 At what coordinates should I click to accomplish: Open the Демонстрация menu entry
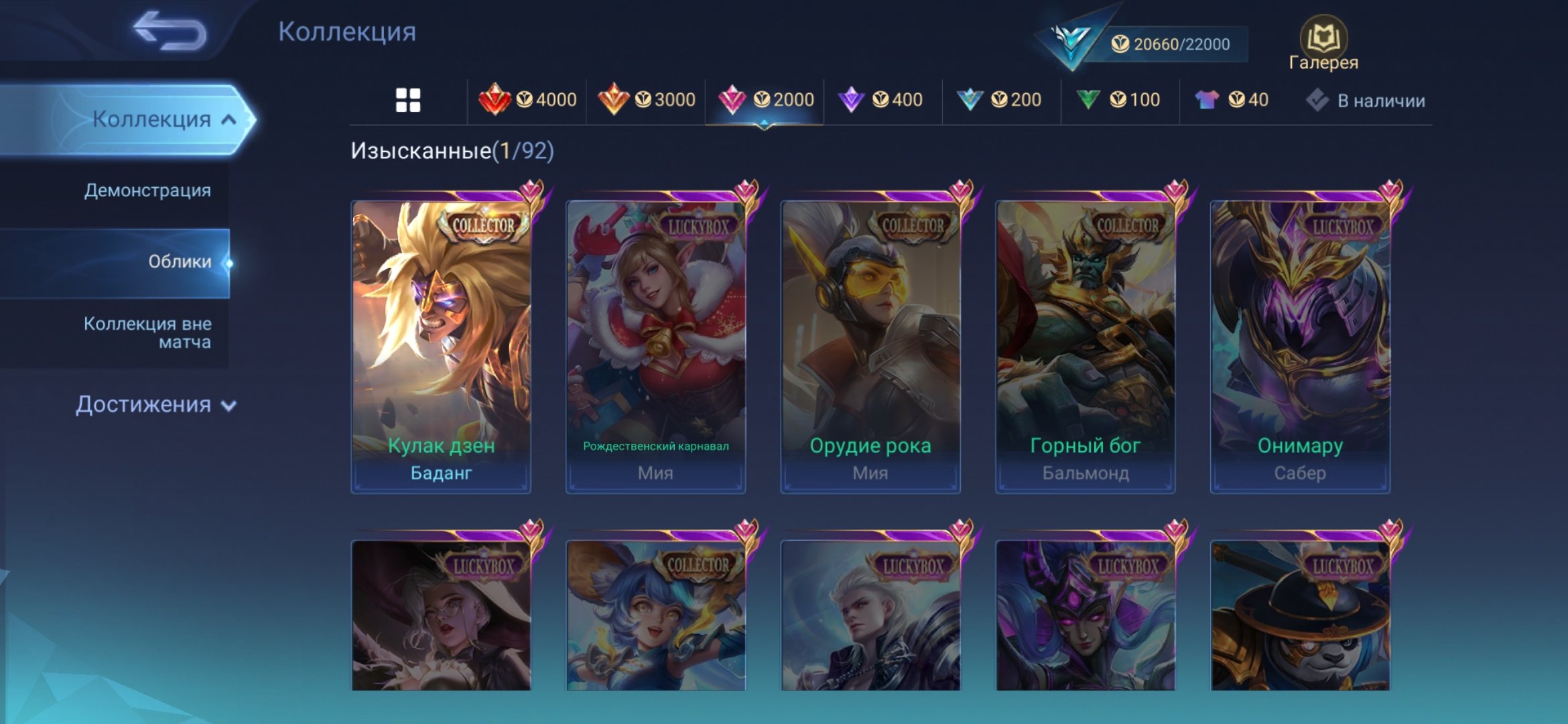pos(147,190)
